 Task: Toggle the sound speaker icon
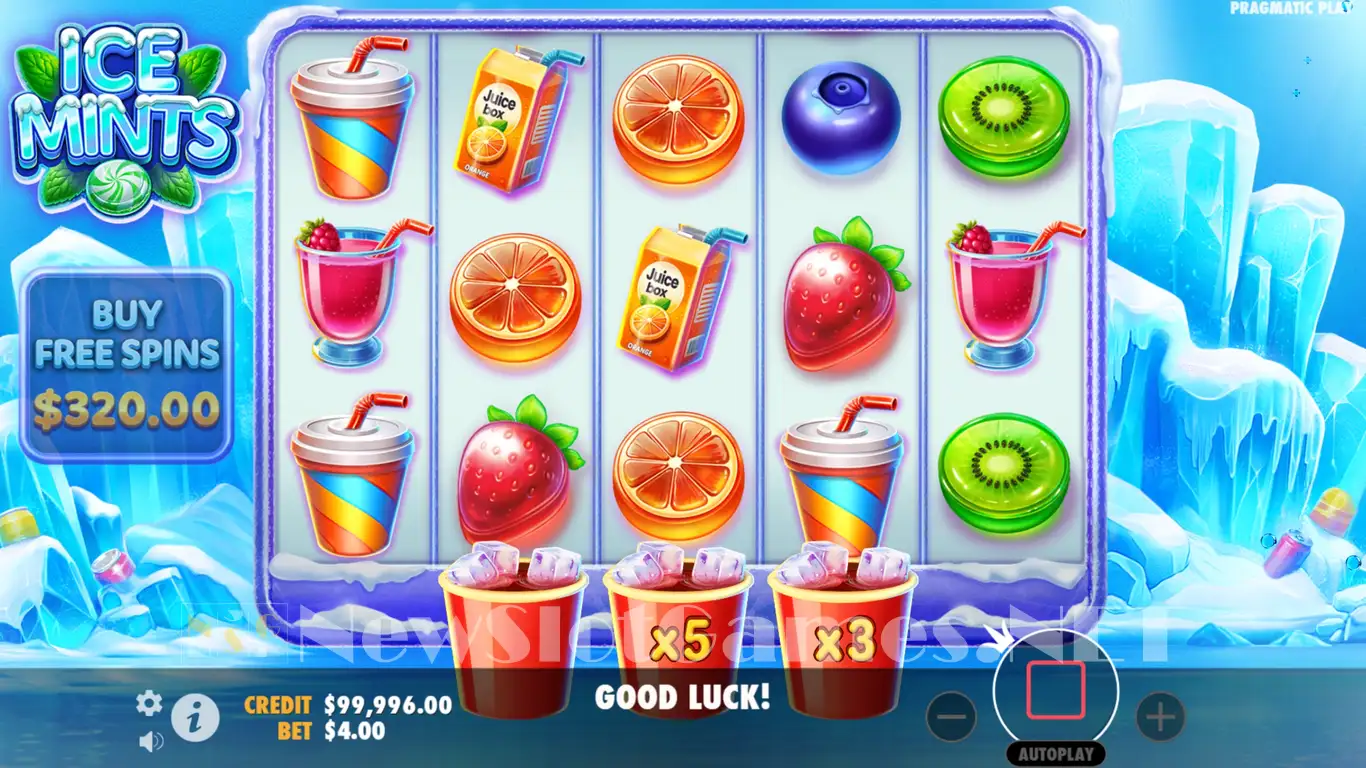click(151, 741)
